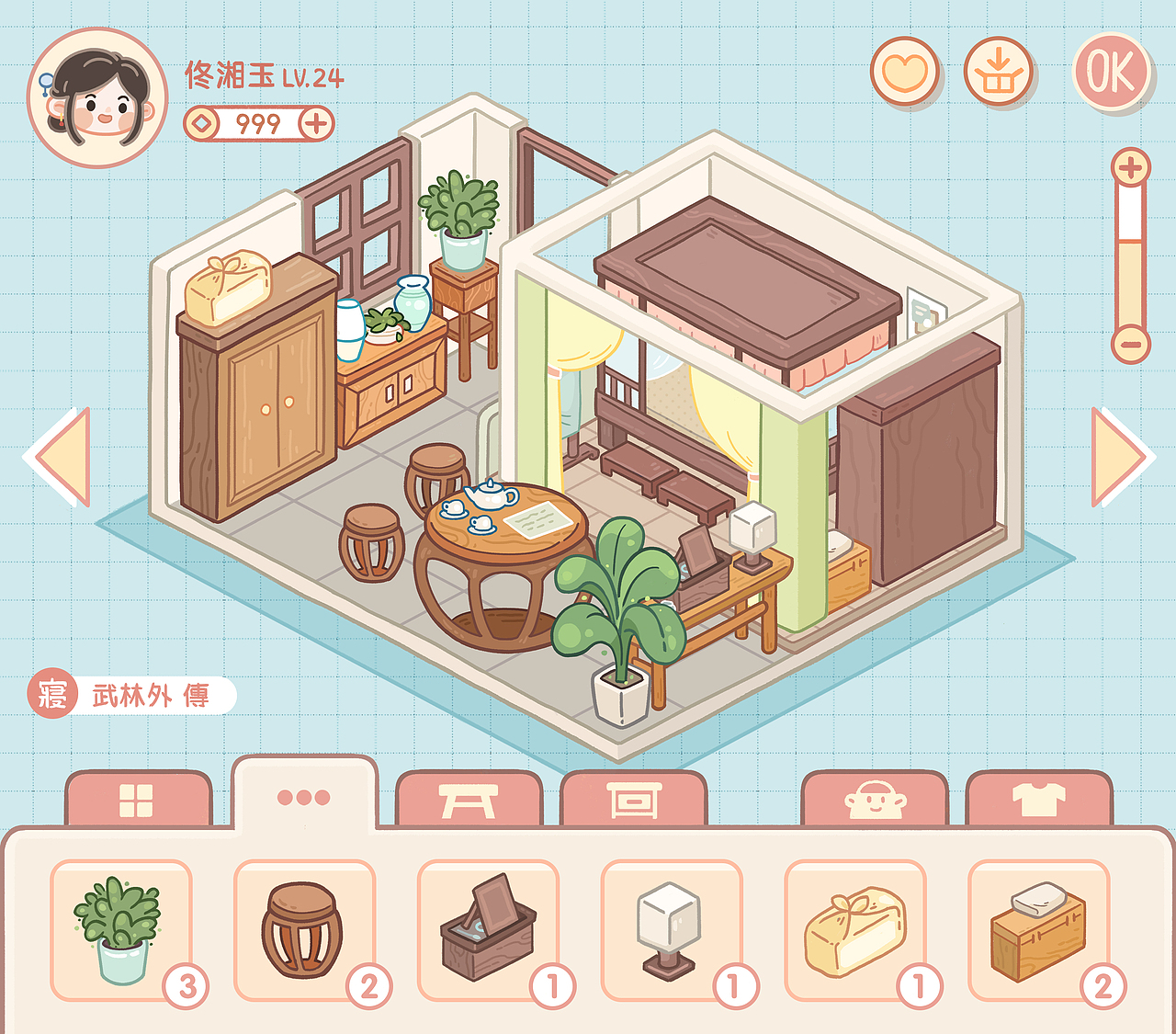The width and height of the screenshot is (1176, 1034).
Task: Click the coin icon beside the 999 counter
Action: (203, 122)
